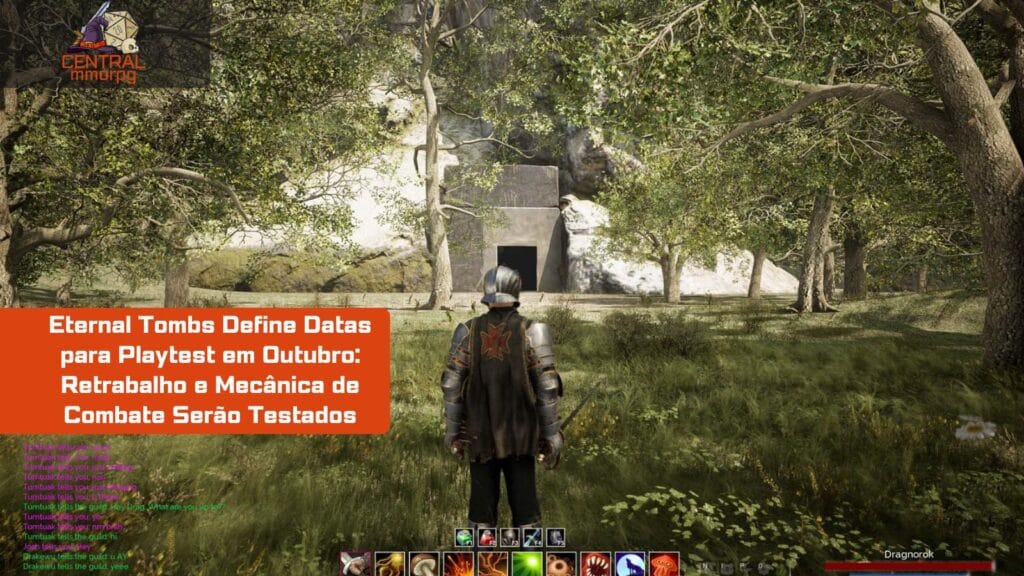Image resolution: width=1024 pixels, height=576 pixels.
Task: Use the red potion quick slot
Action: 486,537
